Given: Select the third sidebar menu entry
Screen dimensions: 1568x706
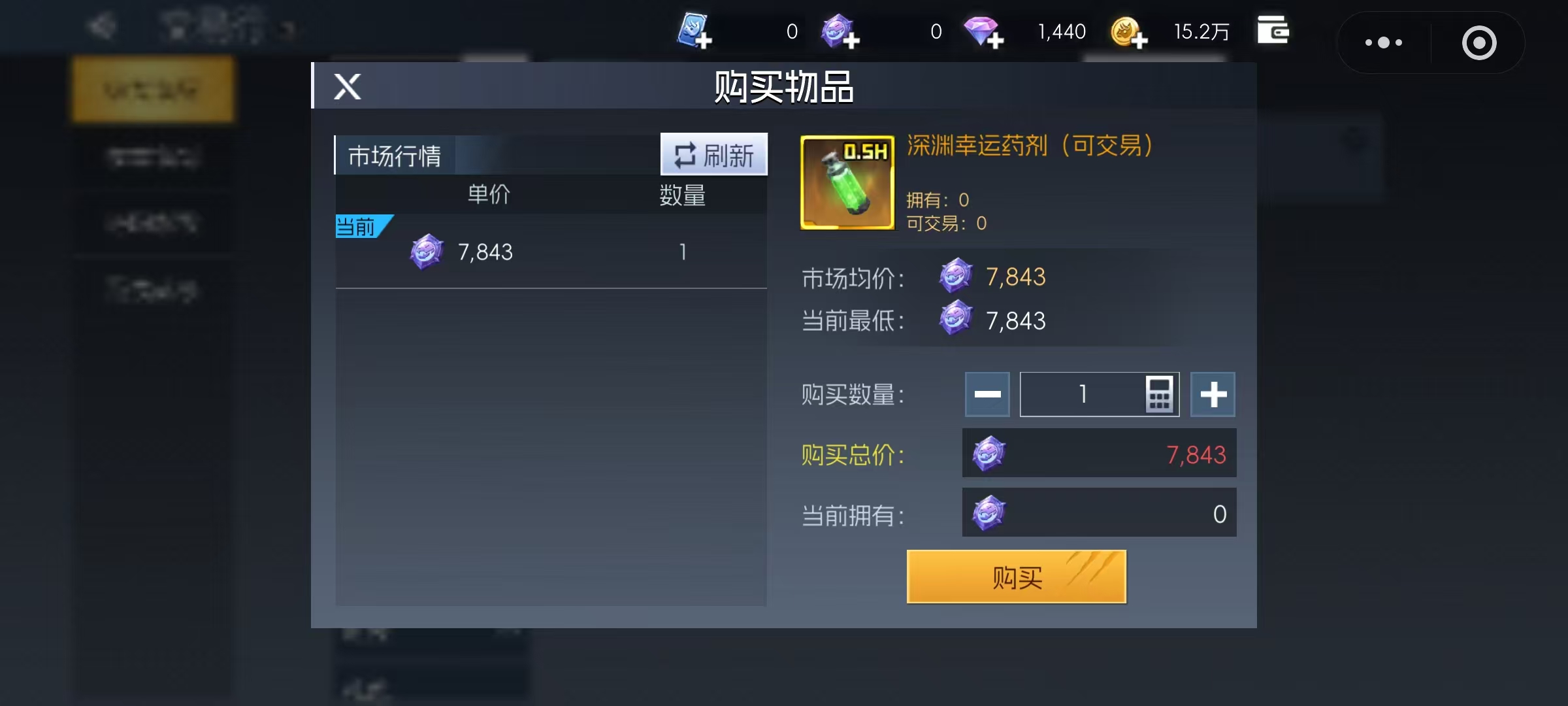Looking at the screenshot, I should click(x=152, y=223).
